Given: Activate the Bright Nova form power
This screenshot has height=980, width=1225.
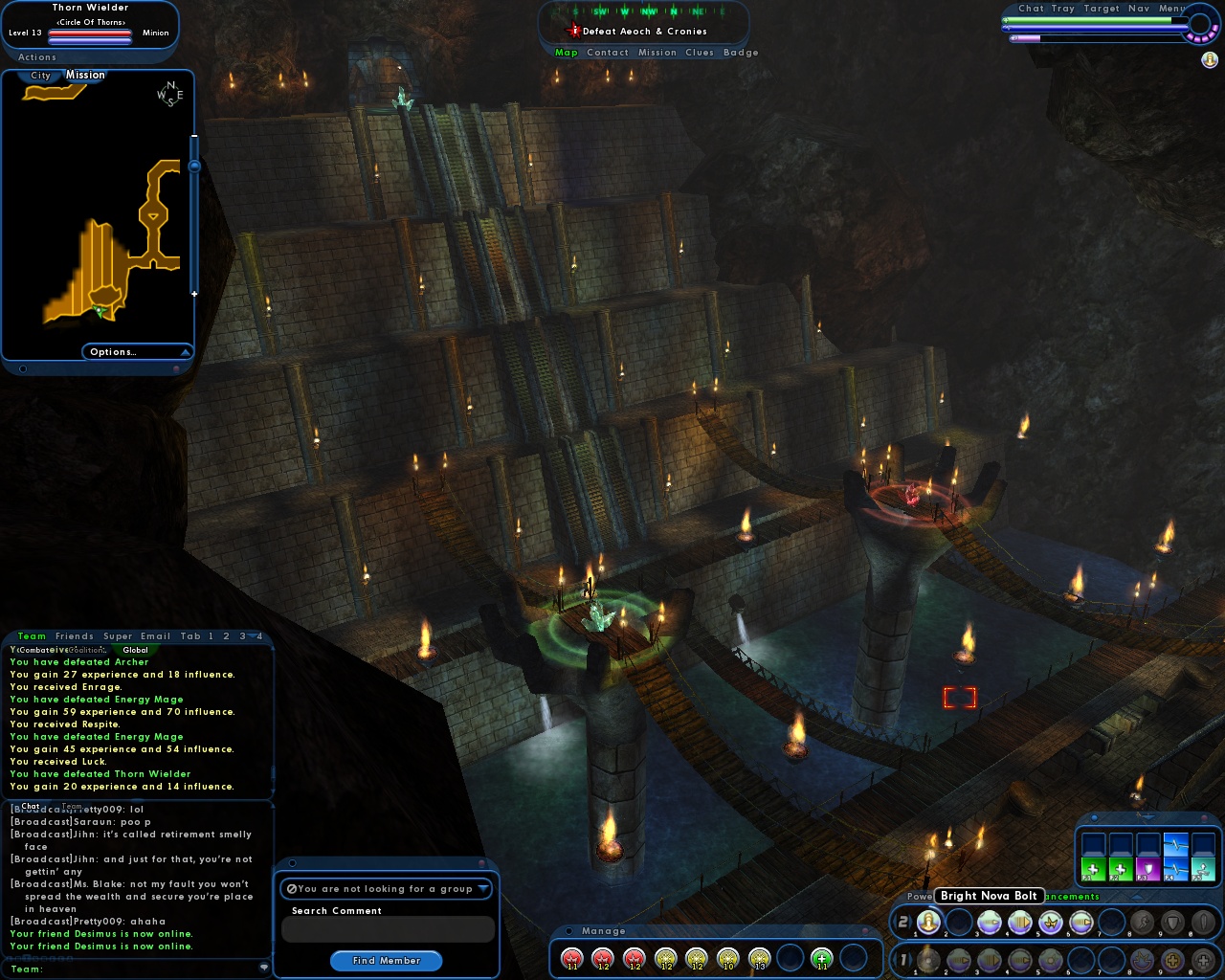Looking at the screenshot, I should point(928,922).
